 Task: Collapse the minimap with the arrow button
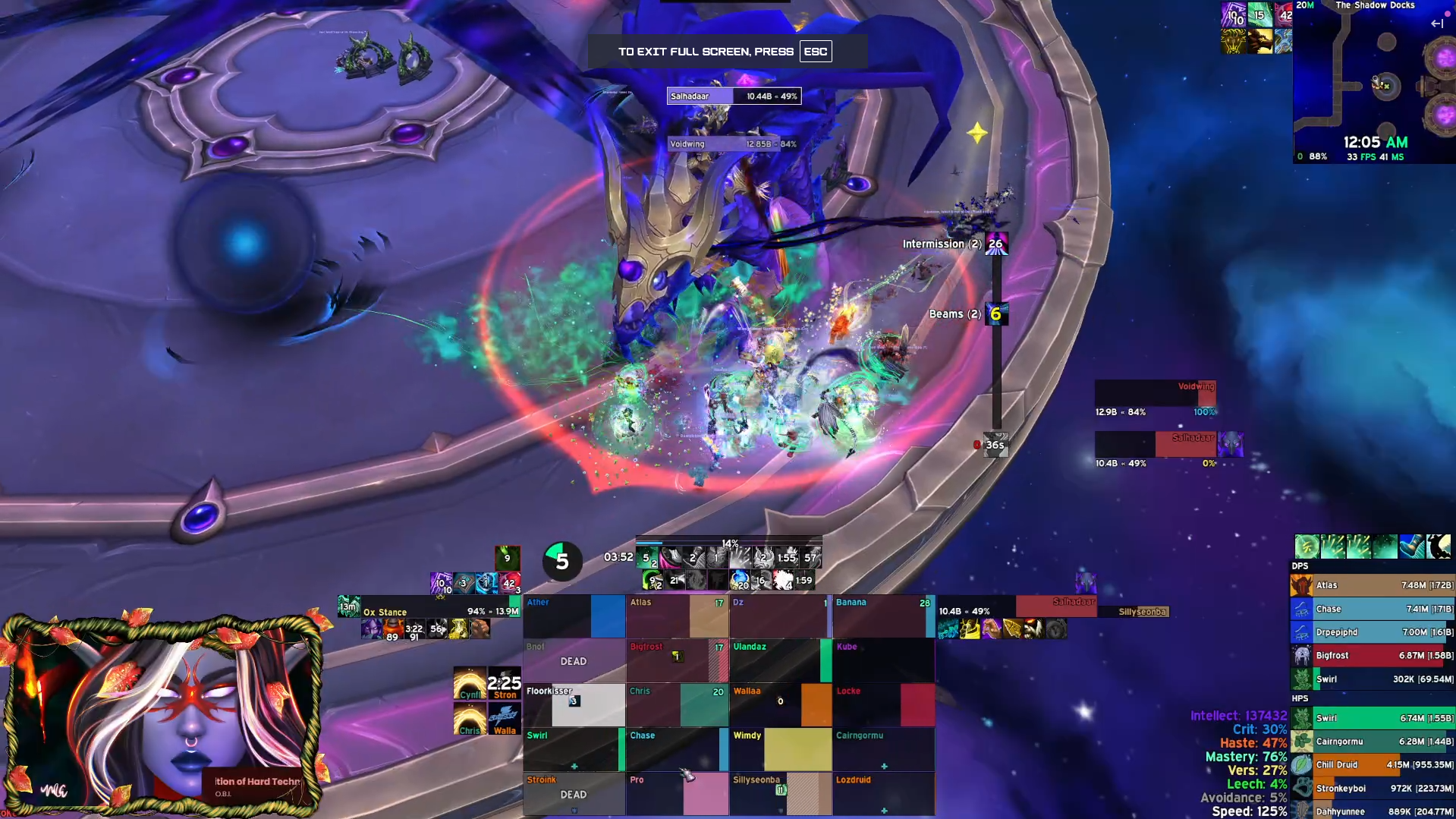[1436, 24]
